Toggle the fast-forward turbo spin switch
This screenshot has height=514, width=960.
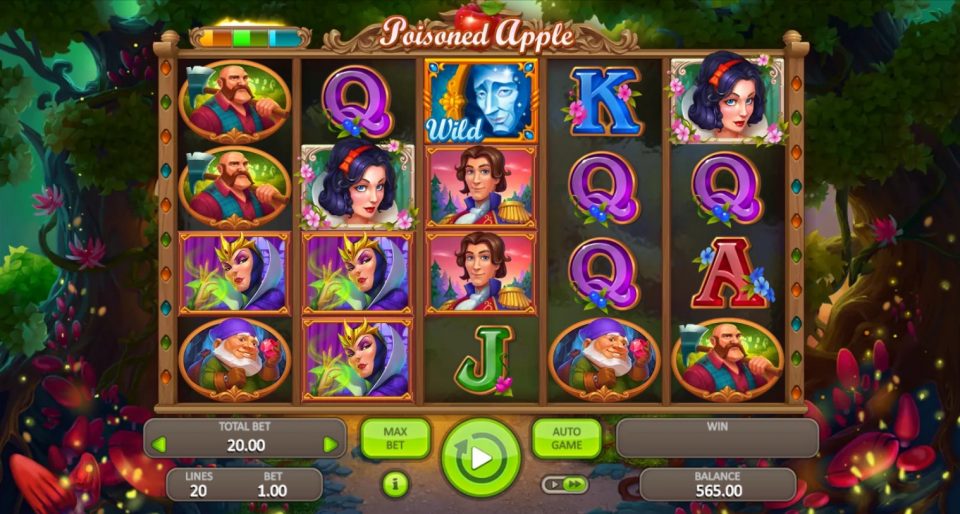point(565,484)
